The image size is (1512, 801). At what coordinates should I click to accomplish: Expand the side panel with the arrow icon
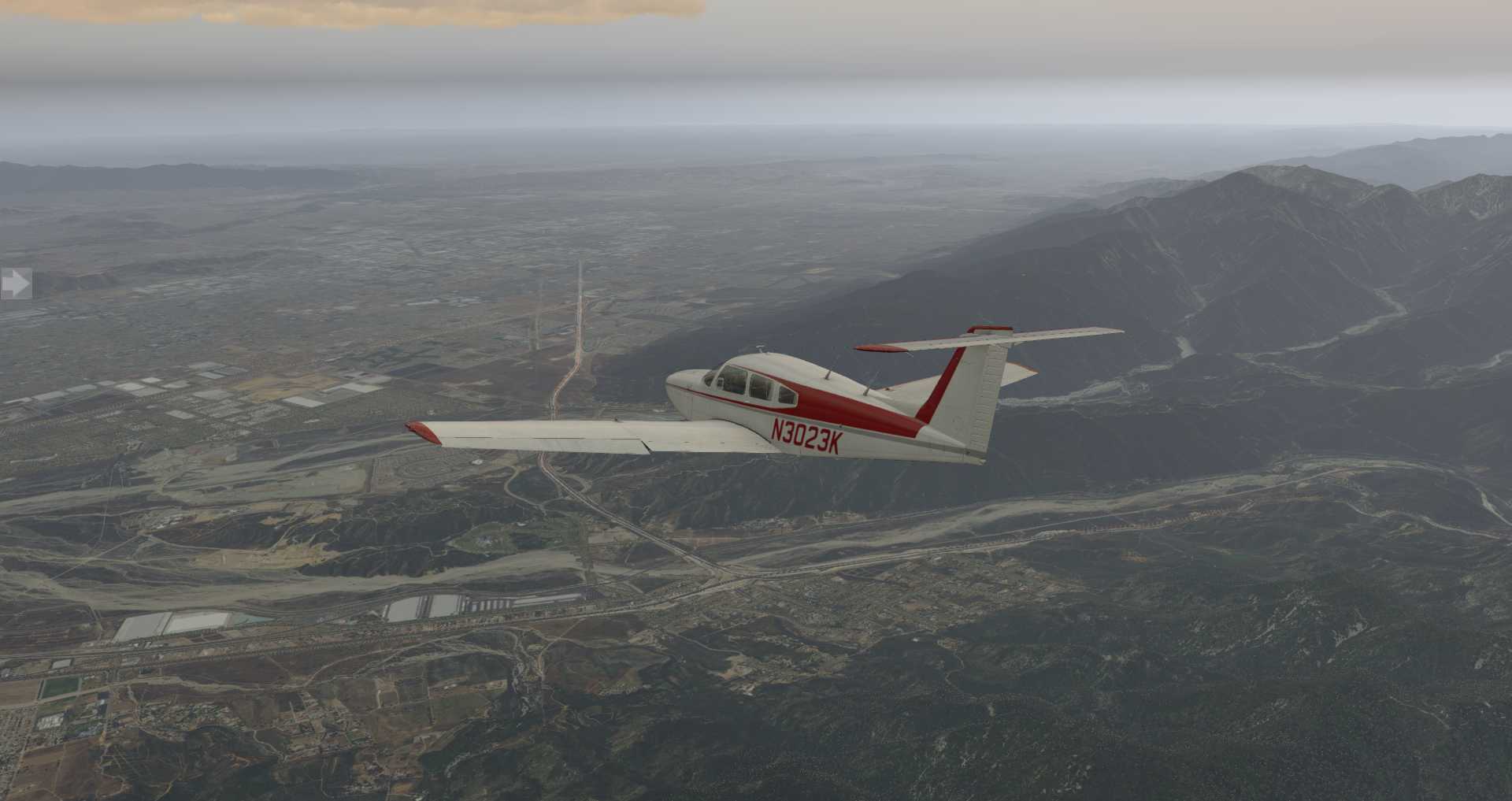pyautogui.click(x=15, y=284)
